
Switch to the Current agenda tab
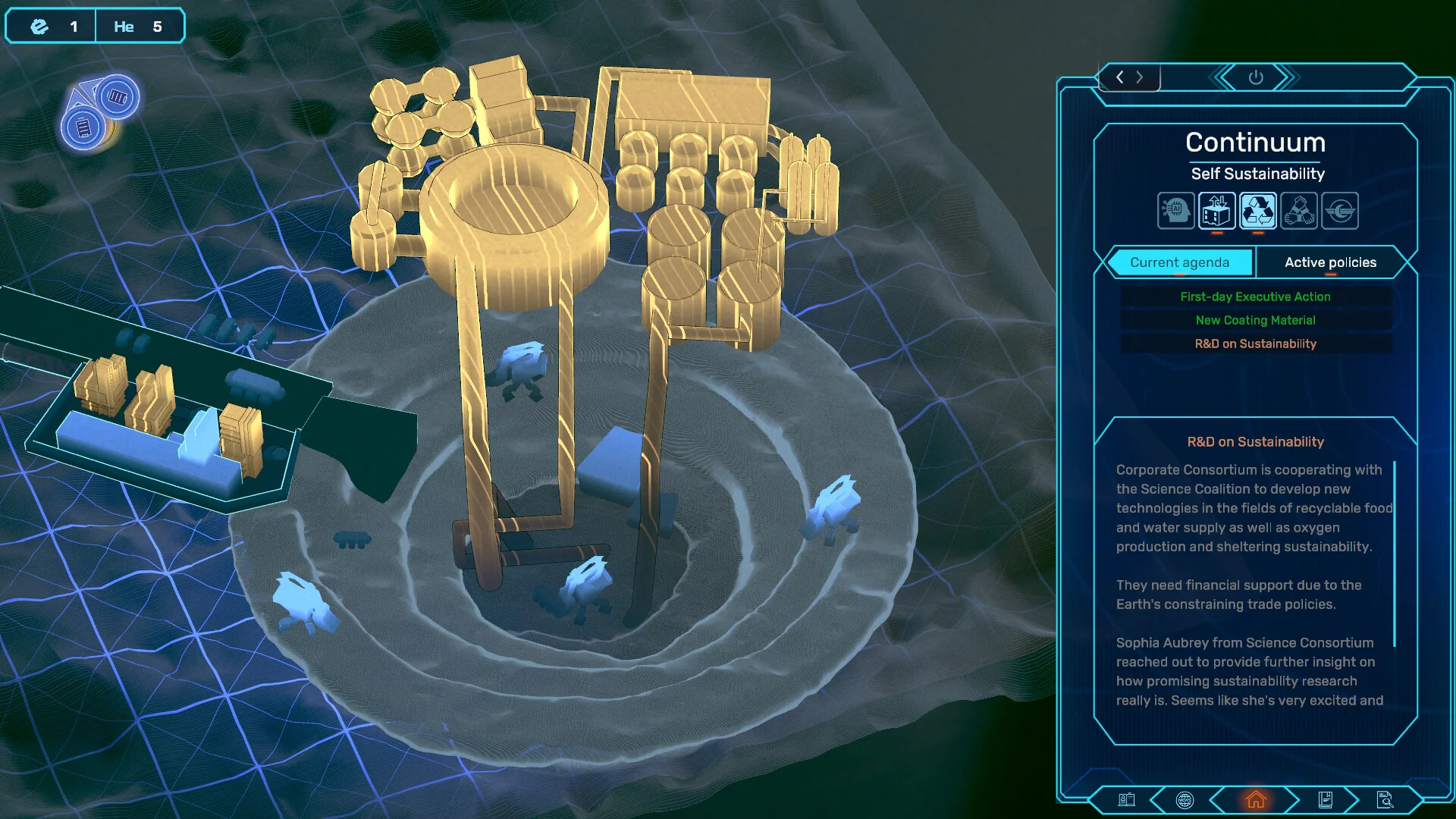coord(1179,262)
